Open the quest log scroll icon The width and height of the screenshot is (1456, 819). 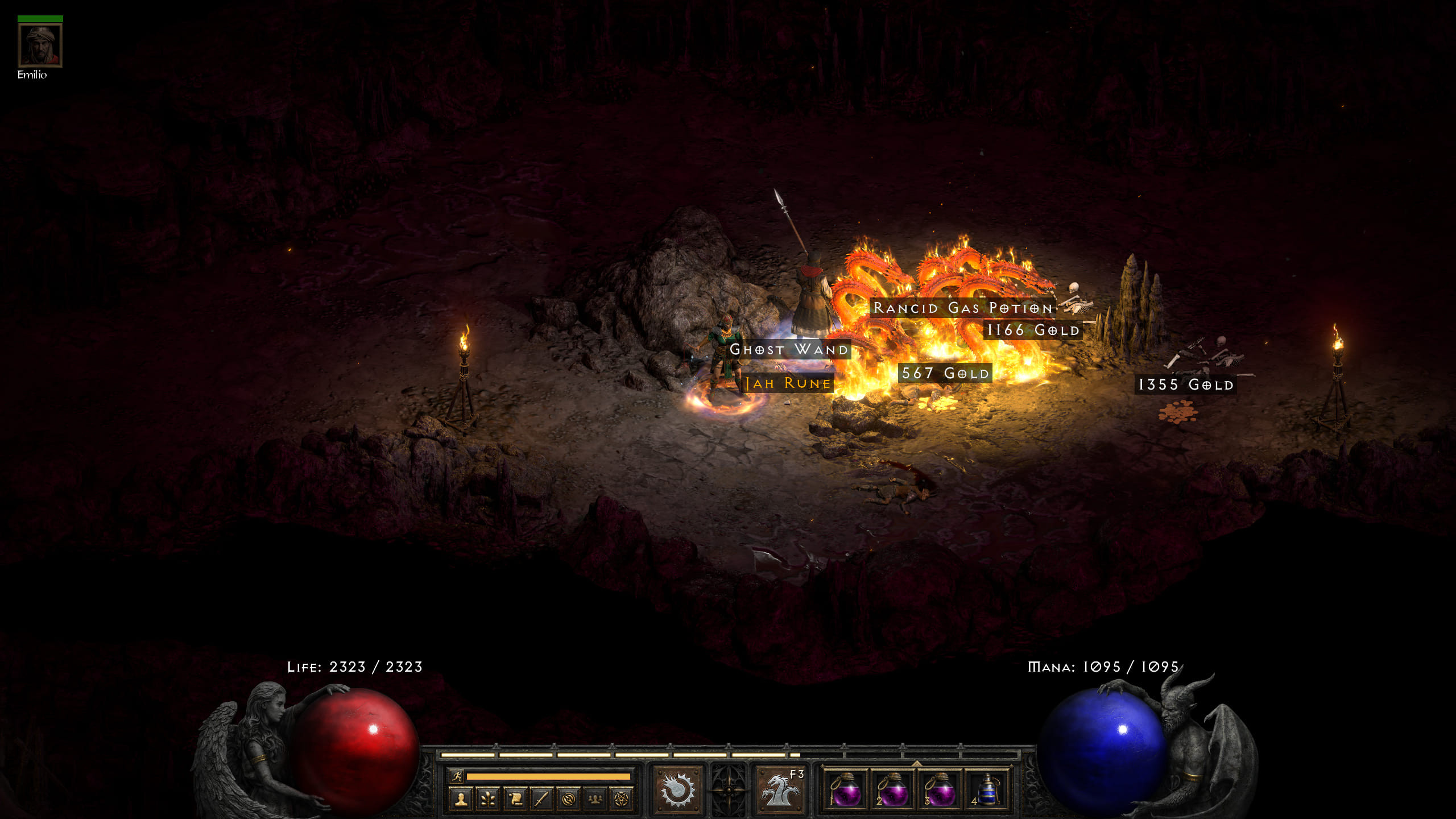515,799
